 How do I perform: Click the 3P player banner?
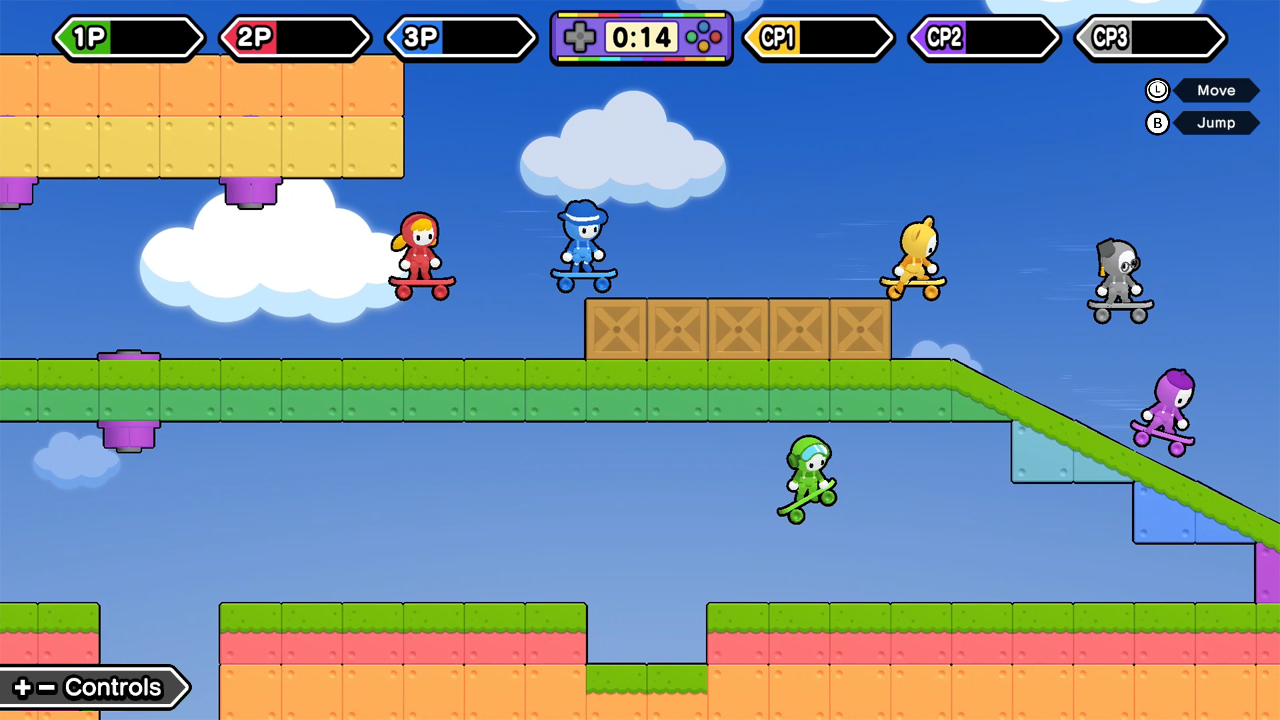[x=459, y=38]
